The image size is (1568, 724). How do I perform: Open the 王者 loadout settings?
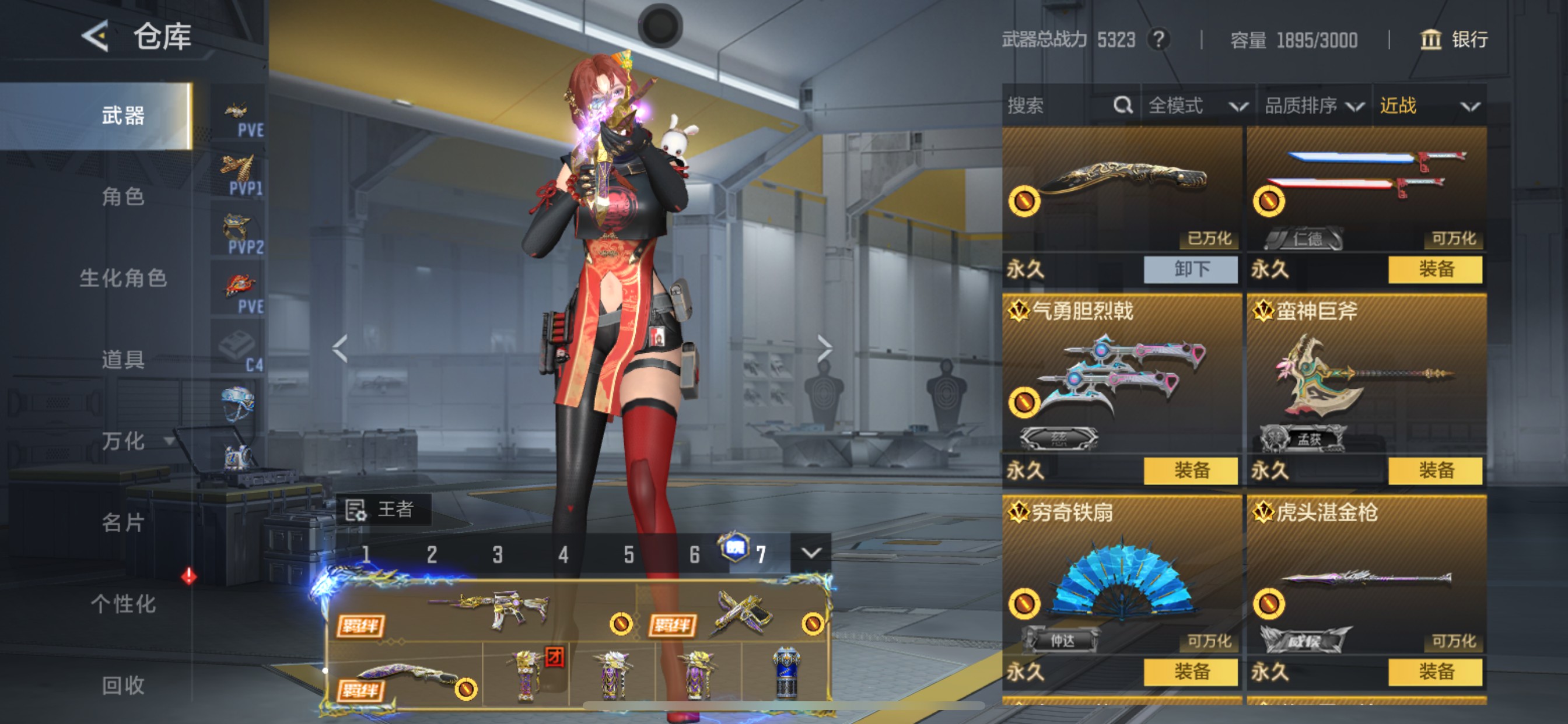[x=383, y=509]
